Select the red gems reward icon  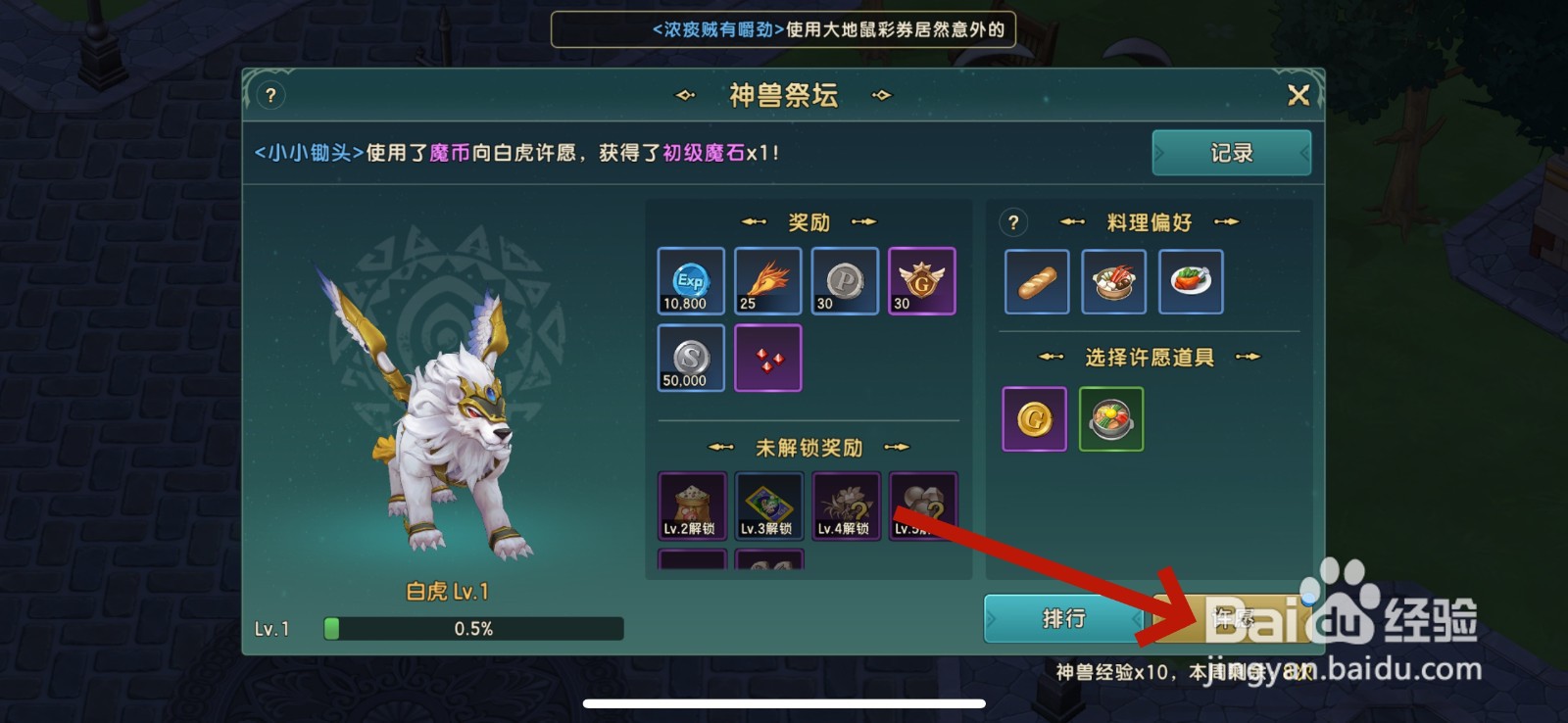click(x=766, y=357)
